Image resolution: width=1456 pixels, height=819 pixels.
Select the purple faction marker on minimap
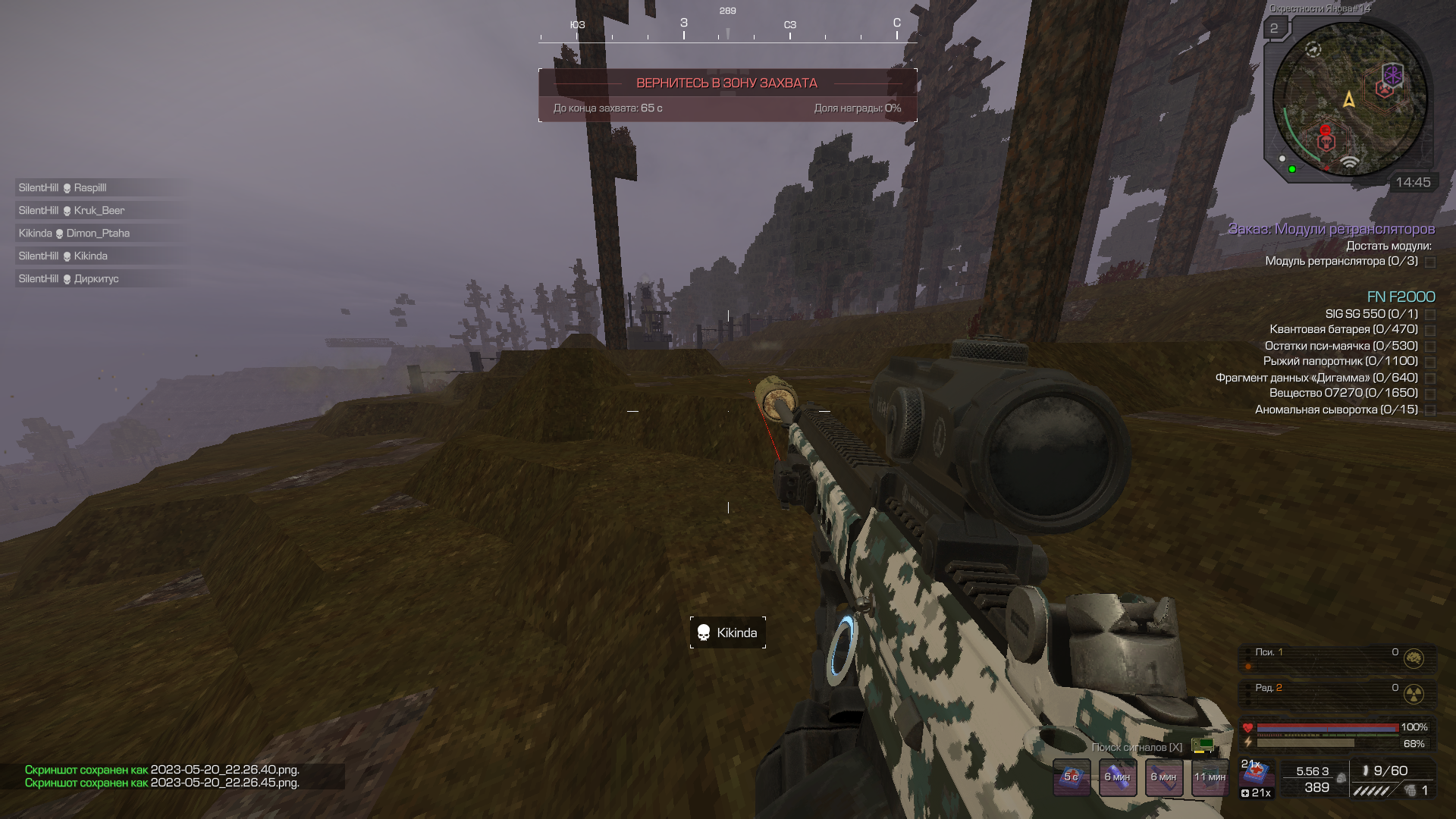(1392, 75)
